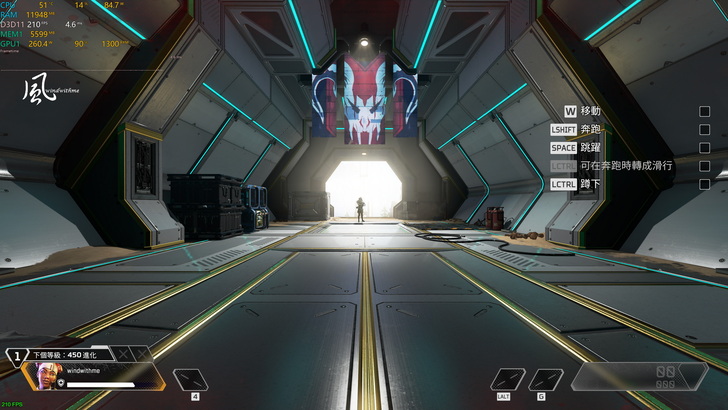Viewport: 728px width, 410px height.
Task: Open the empty weapon panel
Action: pos(638,376)
